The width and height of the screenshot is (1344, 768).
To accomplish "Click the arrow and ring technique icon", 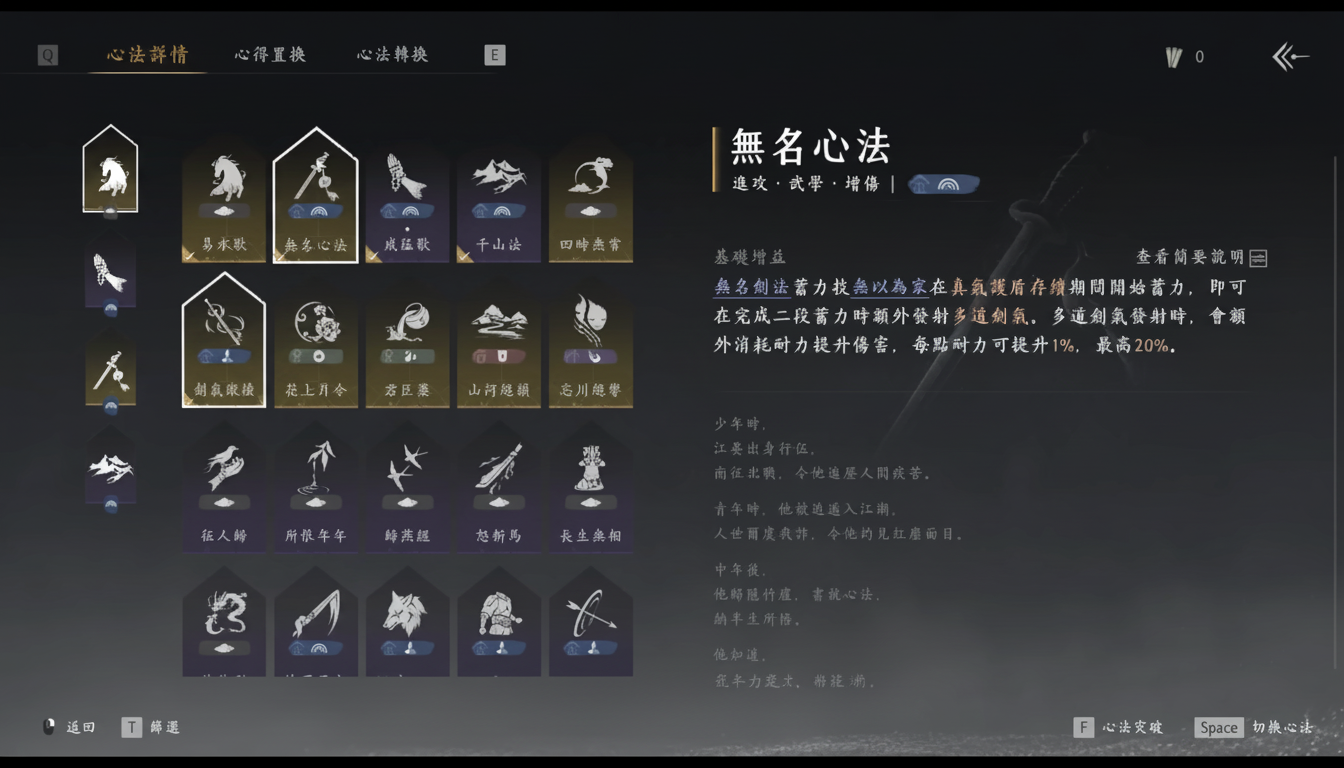I will pos(590,620).
